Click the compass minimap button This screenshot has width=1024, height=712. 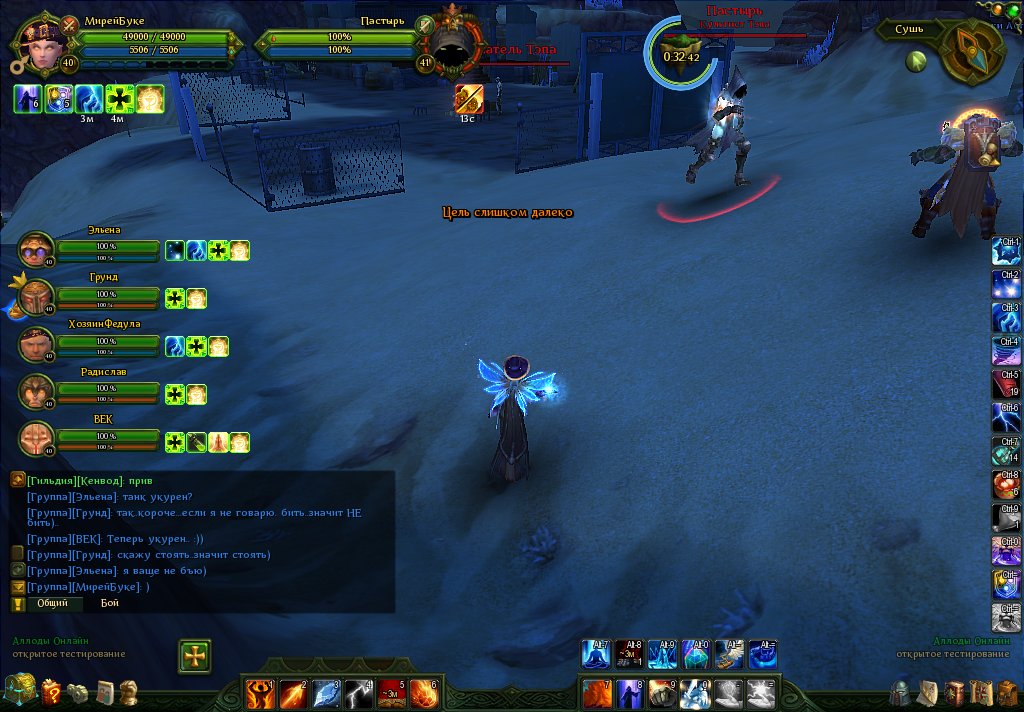[x=971, y=50]
